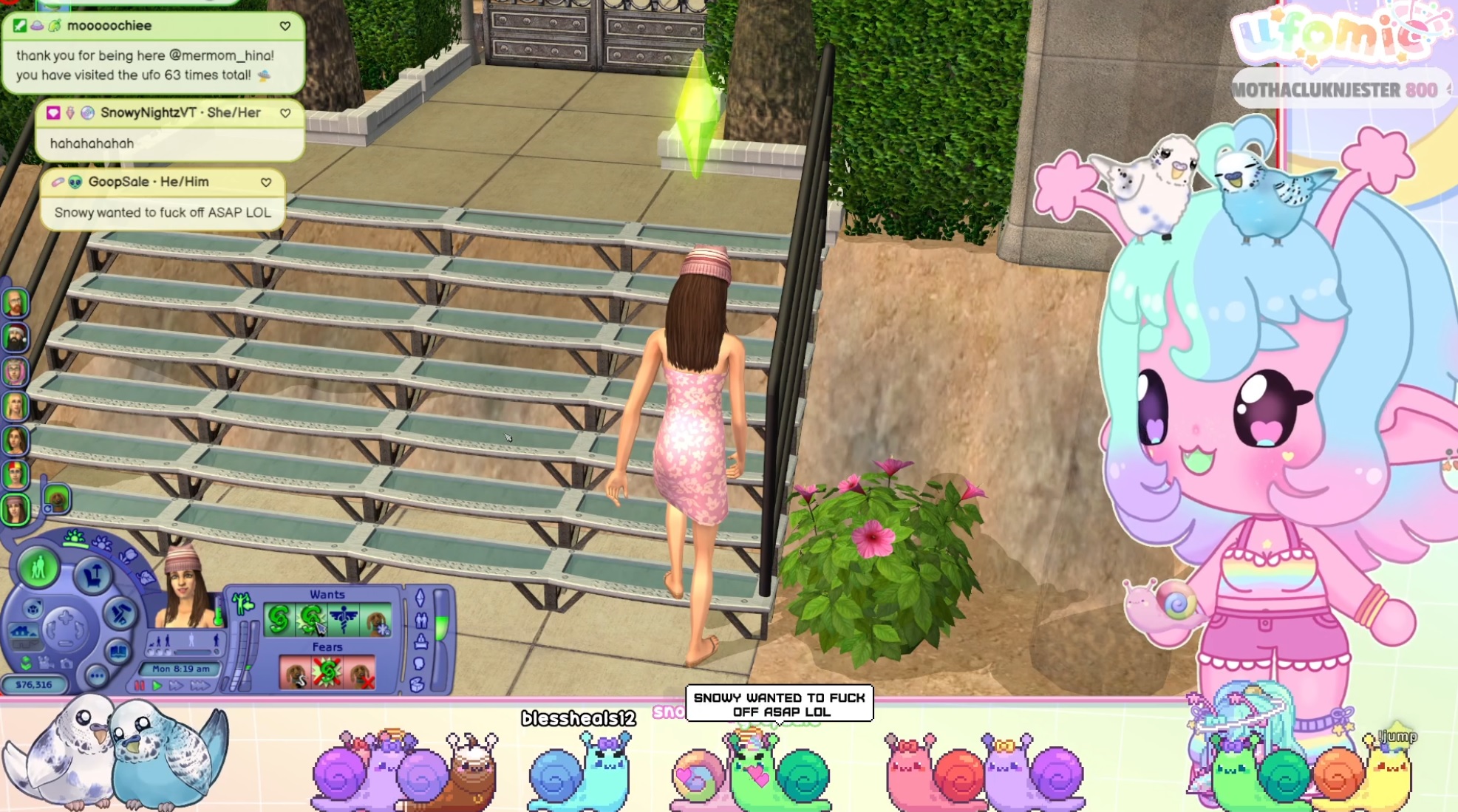Image resolution: width=1458 pixels, height=812 pixels.
Task: Open Build Mode with the saw and roller button
Action: coord(120,613)
